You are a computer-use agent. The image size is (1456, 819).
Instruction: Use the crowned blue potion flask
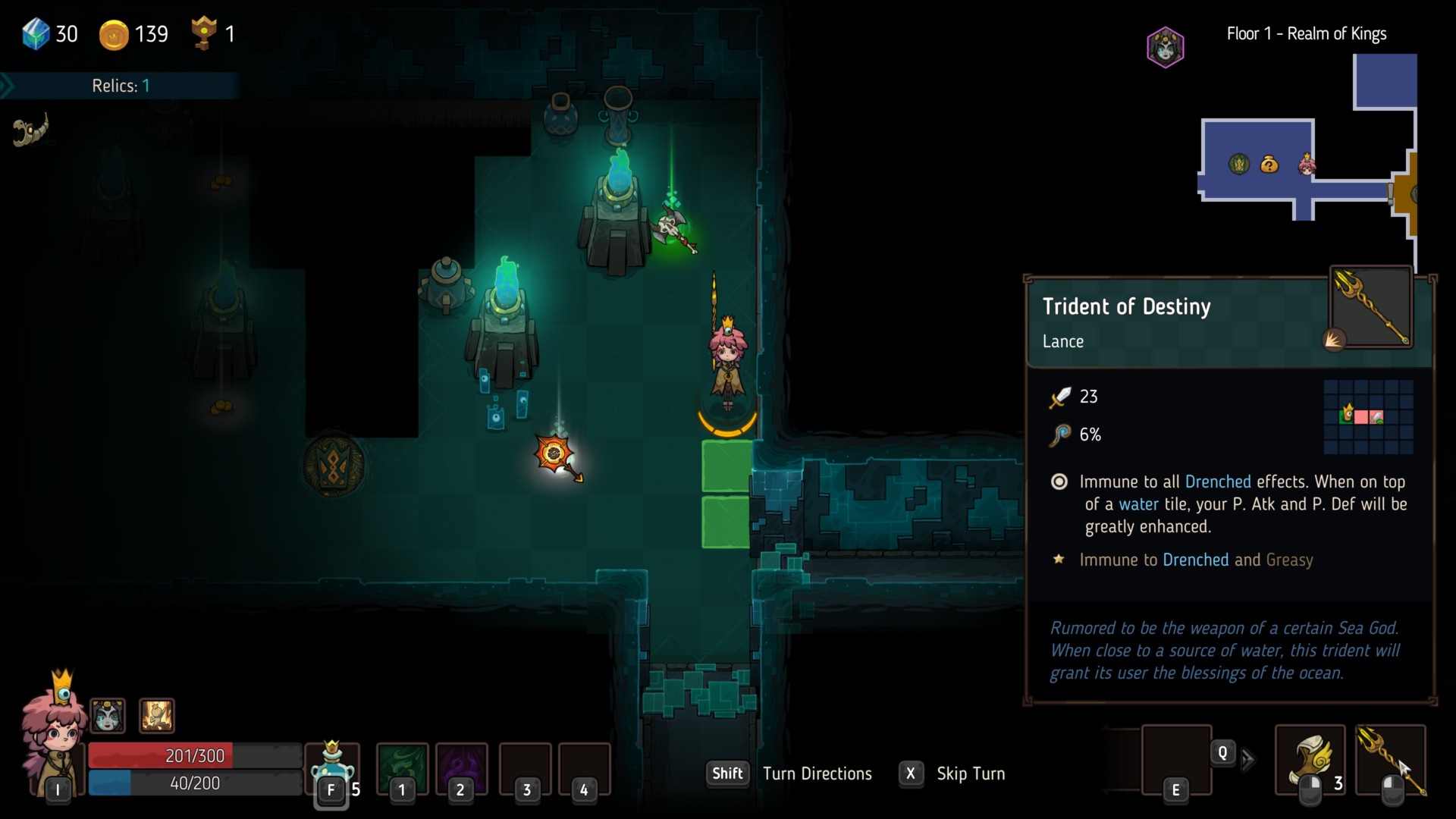332,767
